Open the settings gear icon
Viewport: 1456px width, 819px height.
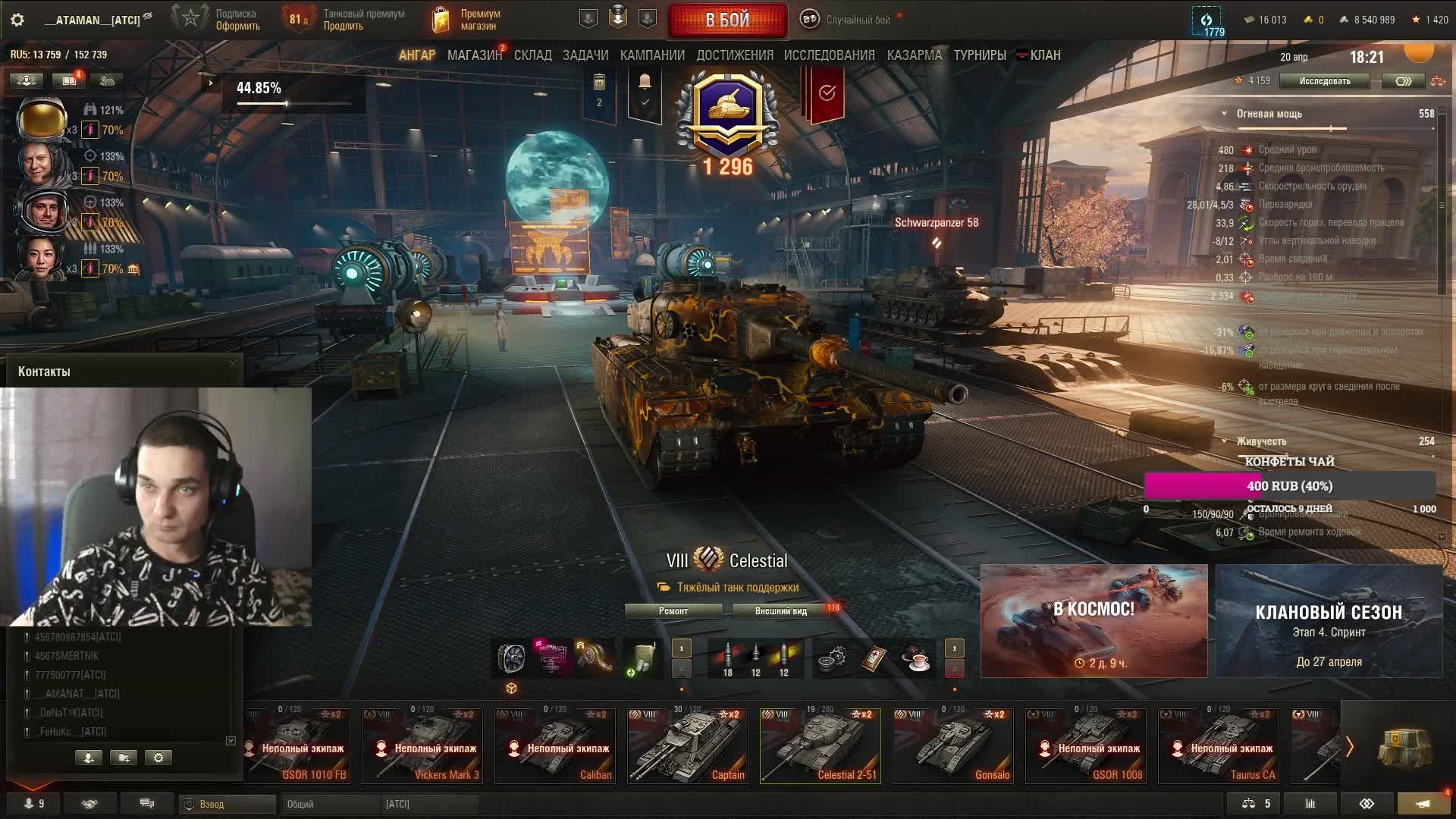17,20
